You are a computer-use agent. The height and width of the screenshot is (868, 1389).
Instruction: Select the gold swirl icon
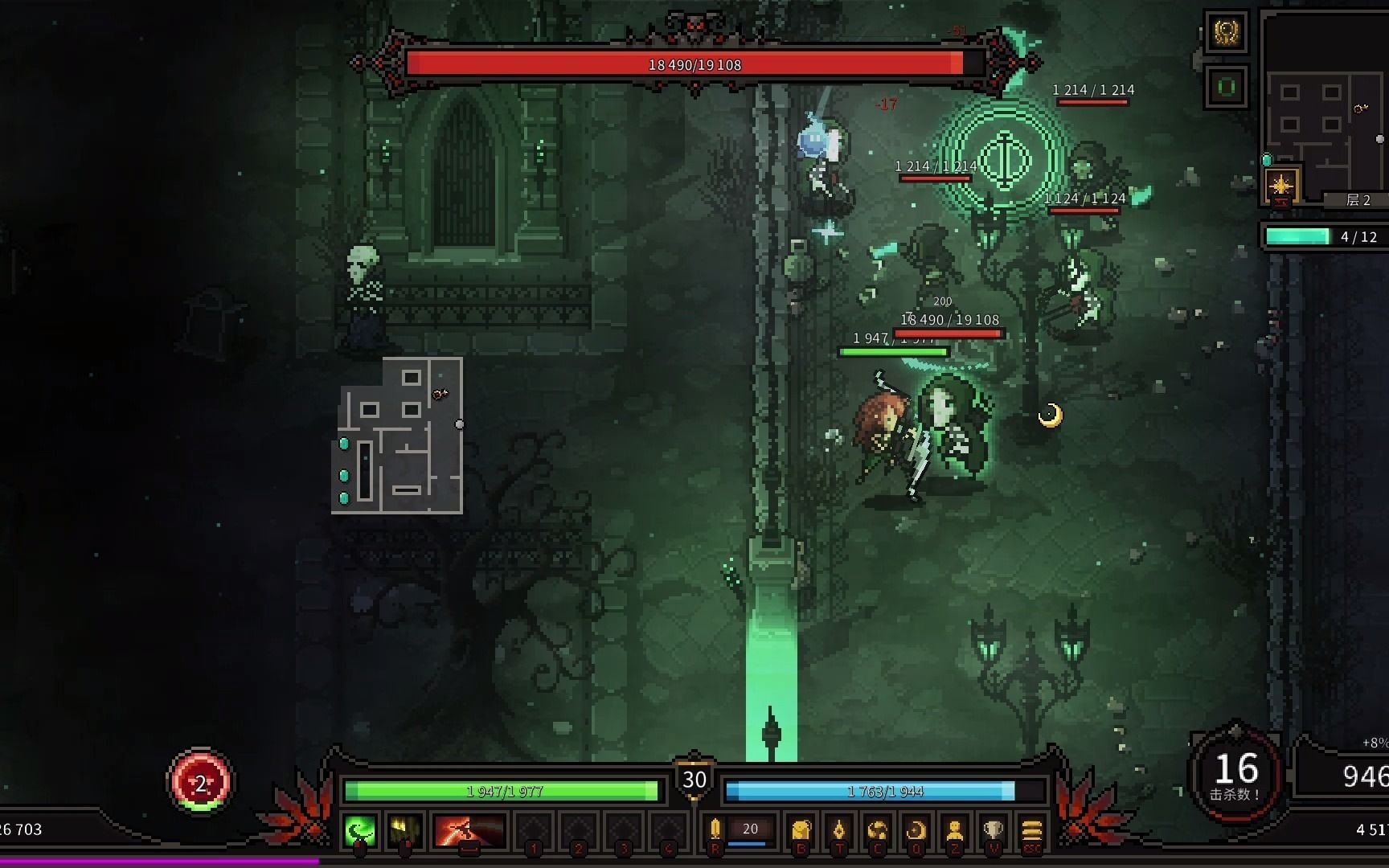click(x=877, y=830)
